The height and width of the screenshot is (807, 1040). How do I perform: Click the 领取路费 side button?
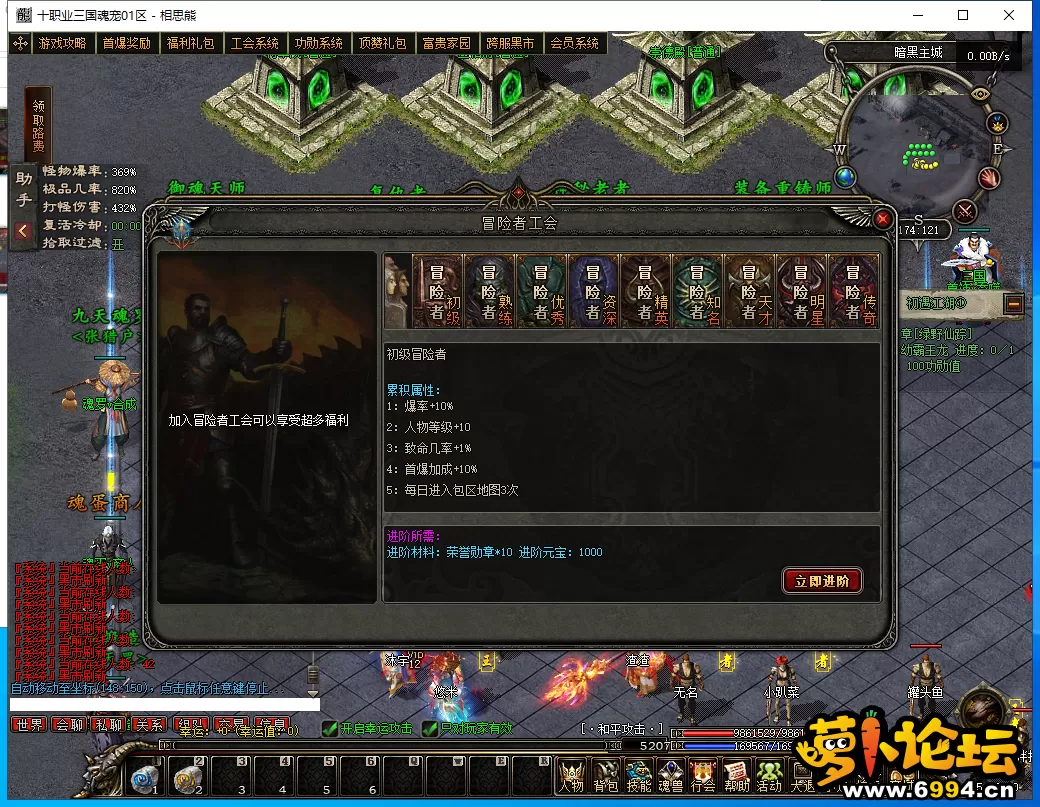[x=38, y=125]
